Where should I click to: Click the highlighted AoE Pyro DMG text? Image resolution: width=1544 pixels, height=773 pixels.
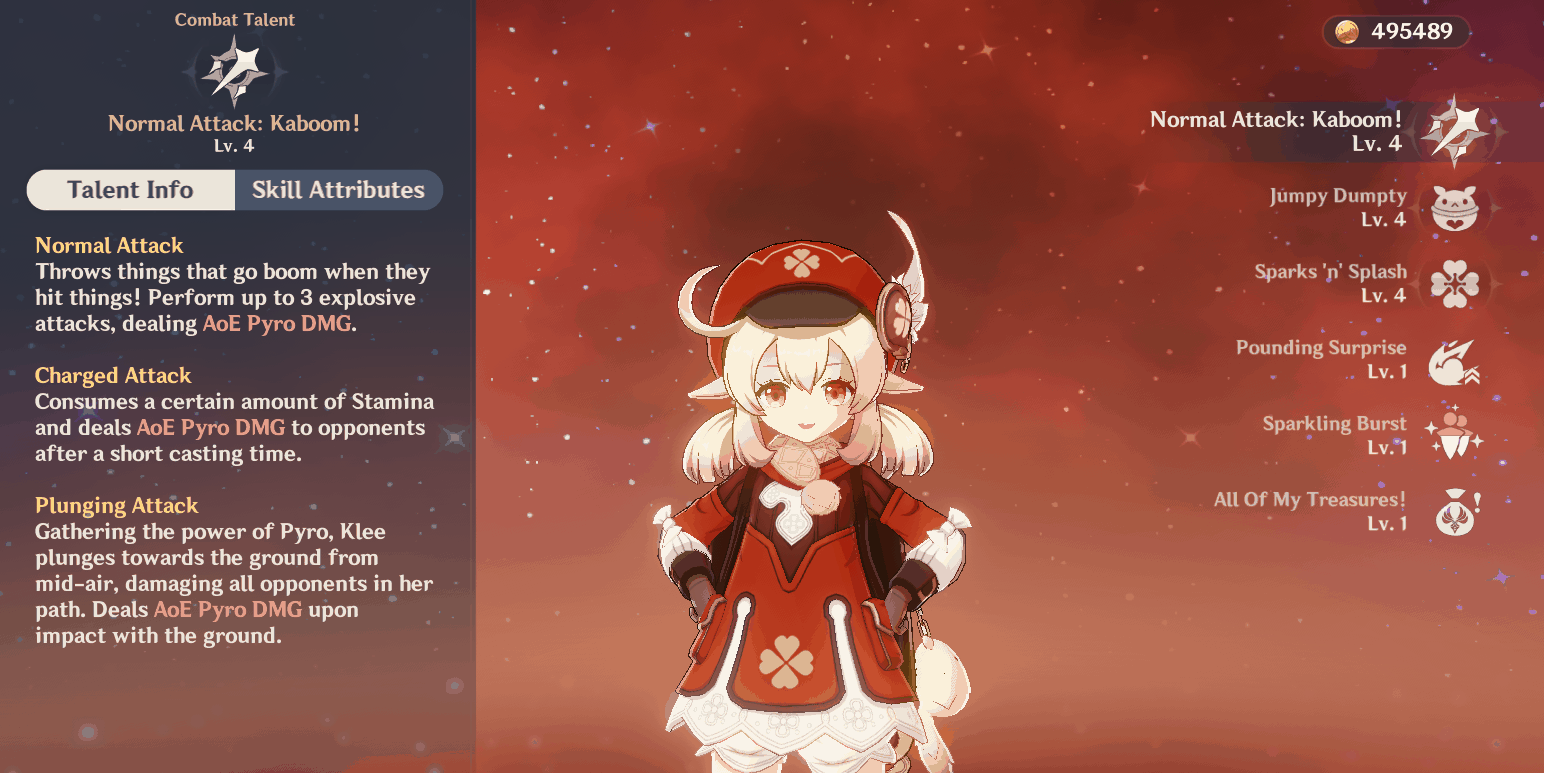(x=276, y=323)
